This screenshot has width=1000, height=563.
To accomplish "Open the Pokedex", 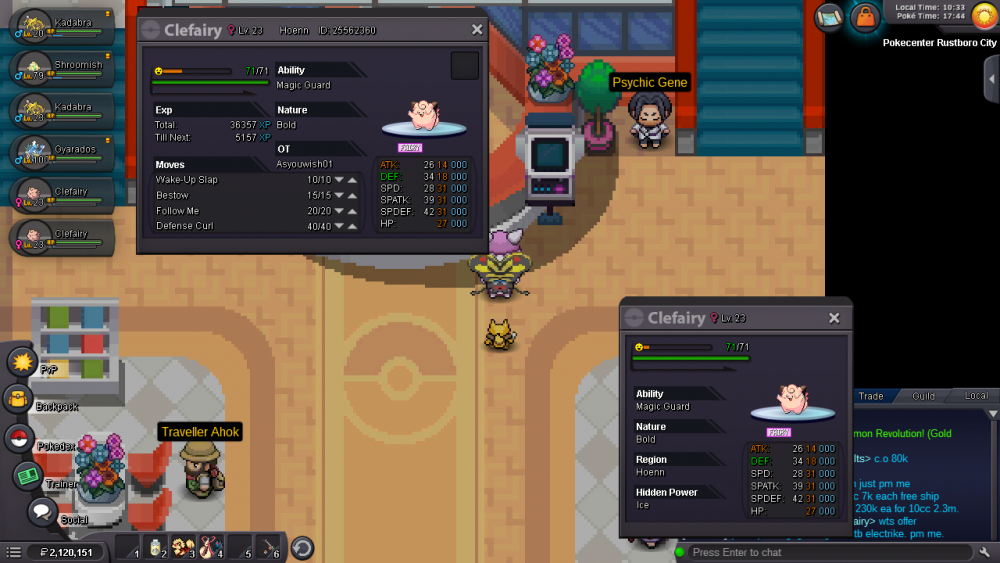I will click(x=18, y=438).
